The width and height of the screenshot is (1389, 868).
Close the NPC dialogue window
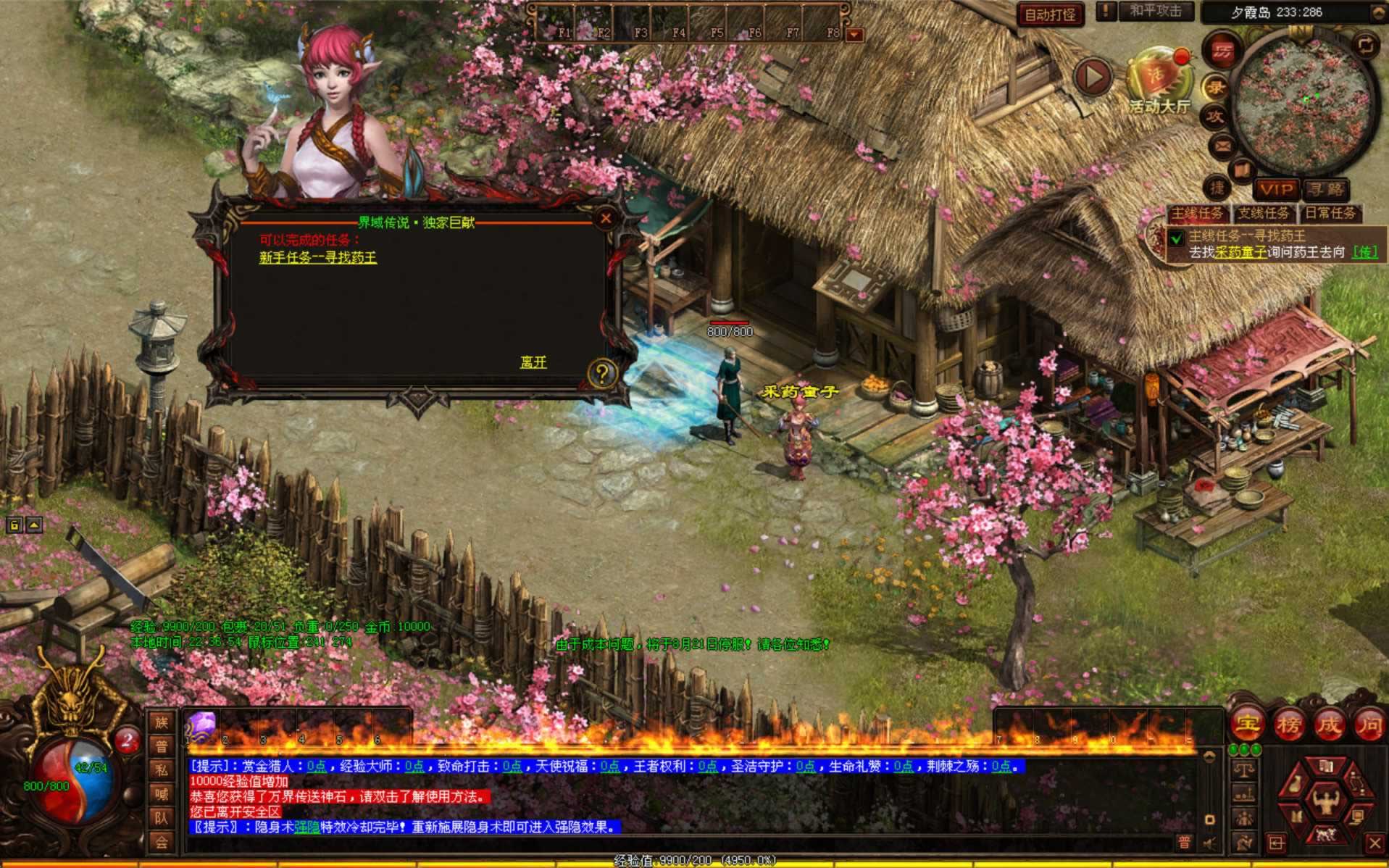606,217
